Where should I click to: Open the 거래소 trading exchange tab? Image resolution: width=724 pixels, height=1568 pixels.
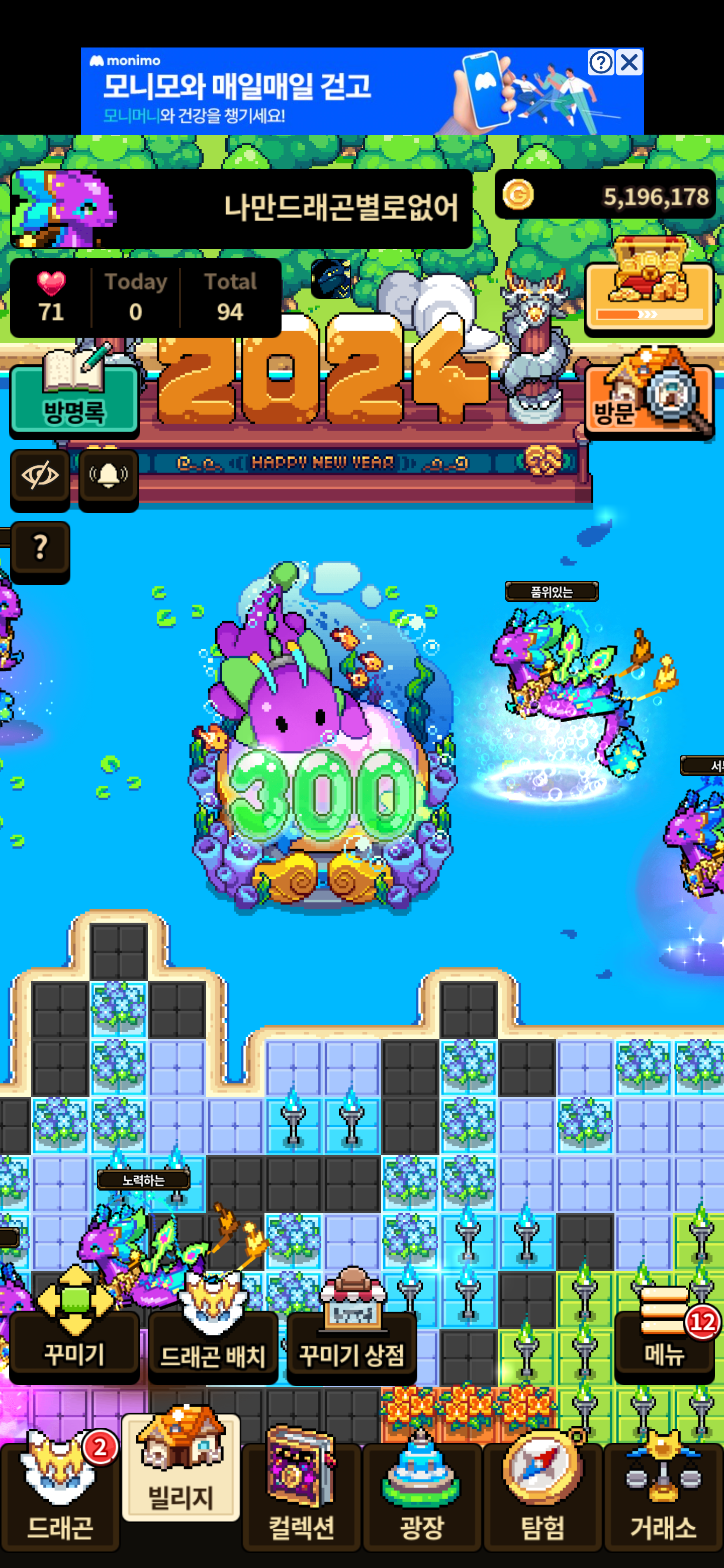coord(663,1495)
